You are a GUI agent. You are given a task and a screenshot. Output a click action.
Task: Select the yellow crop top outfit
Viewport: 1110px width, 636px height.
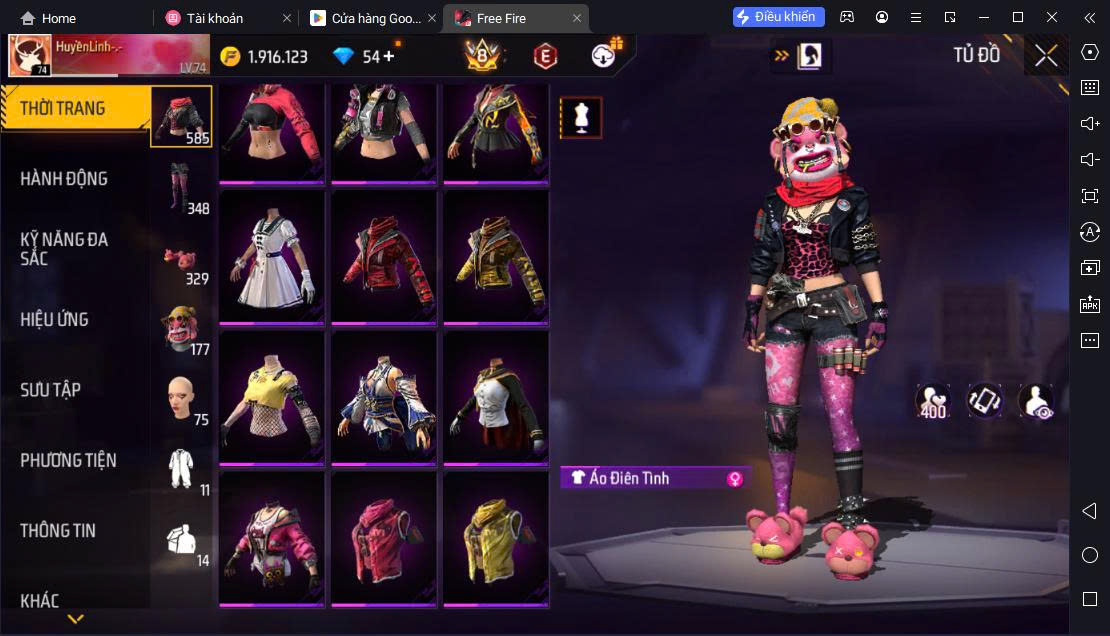click(272, 397)
